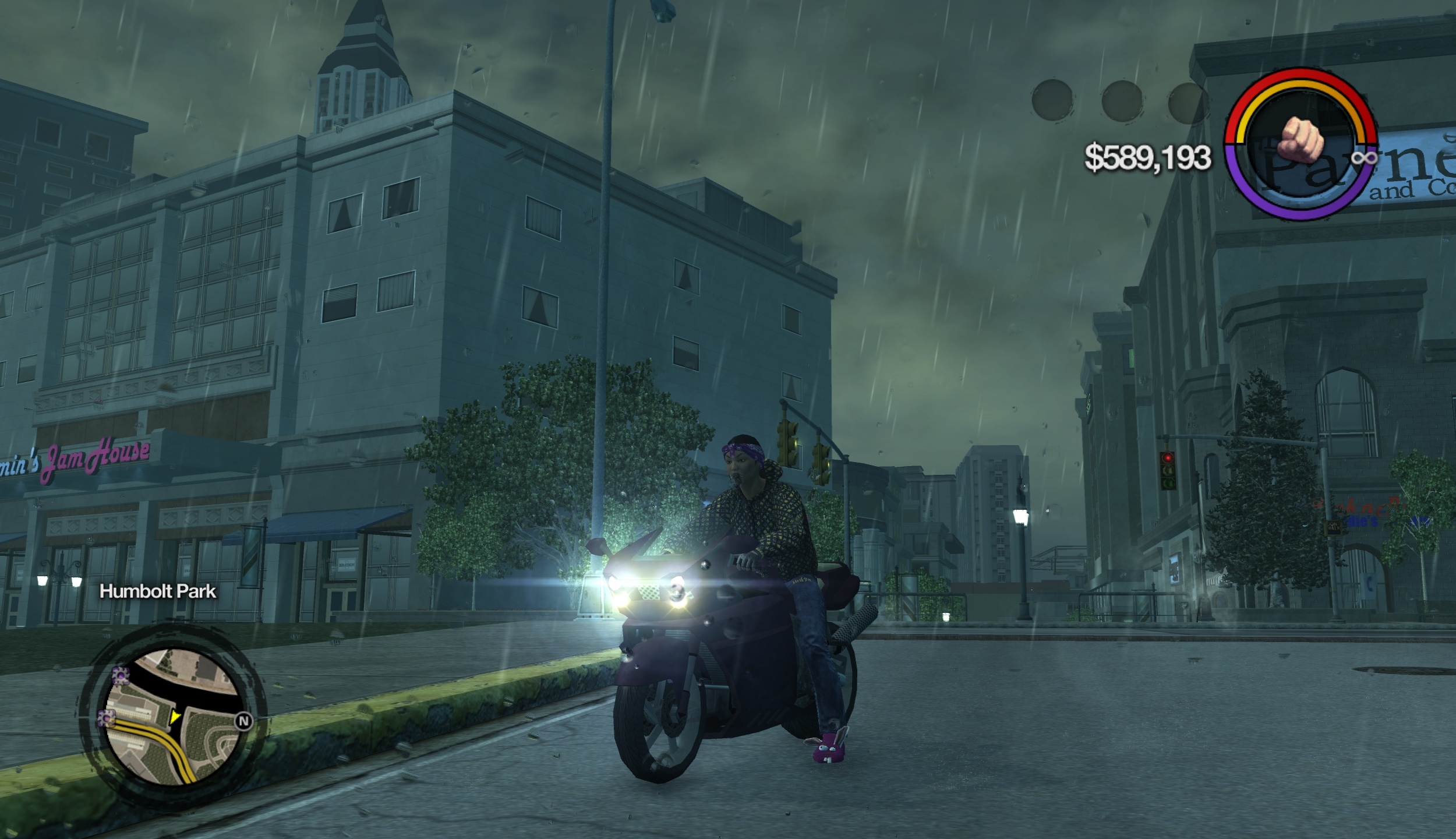1456x839 pixels.
Task: Click the yellow player arrow on minimap
Action: [174, 717]
